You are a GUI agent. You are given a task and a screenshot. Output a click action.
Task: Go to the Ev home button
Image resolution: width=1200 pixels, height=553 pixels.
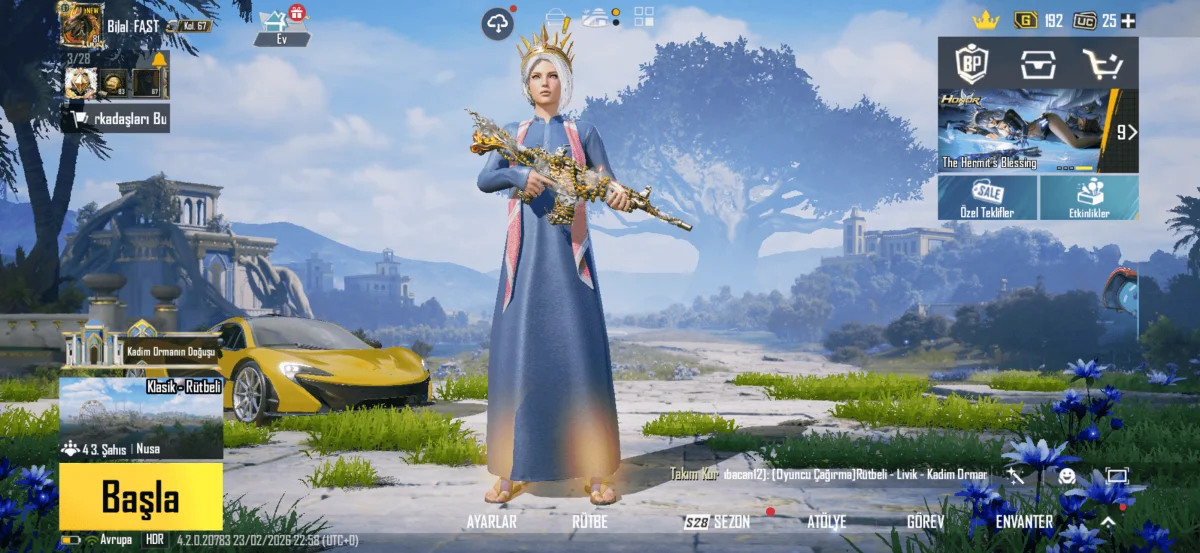[282, 27]
